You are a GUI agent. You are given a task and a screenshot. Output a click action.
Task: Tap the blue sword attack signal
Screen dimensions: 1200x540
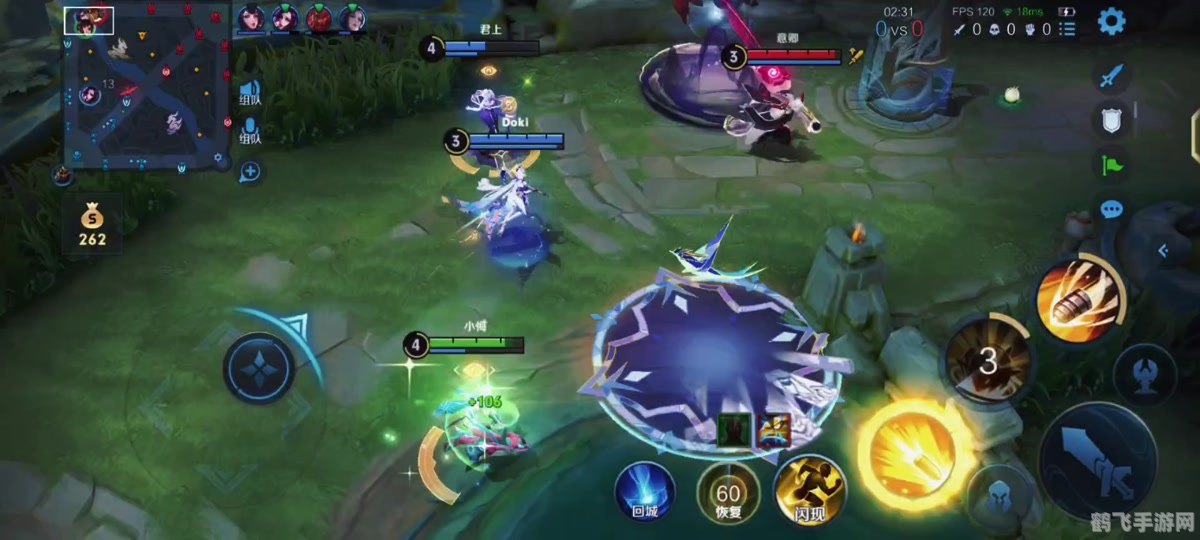(1111, 75)
